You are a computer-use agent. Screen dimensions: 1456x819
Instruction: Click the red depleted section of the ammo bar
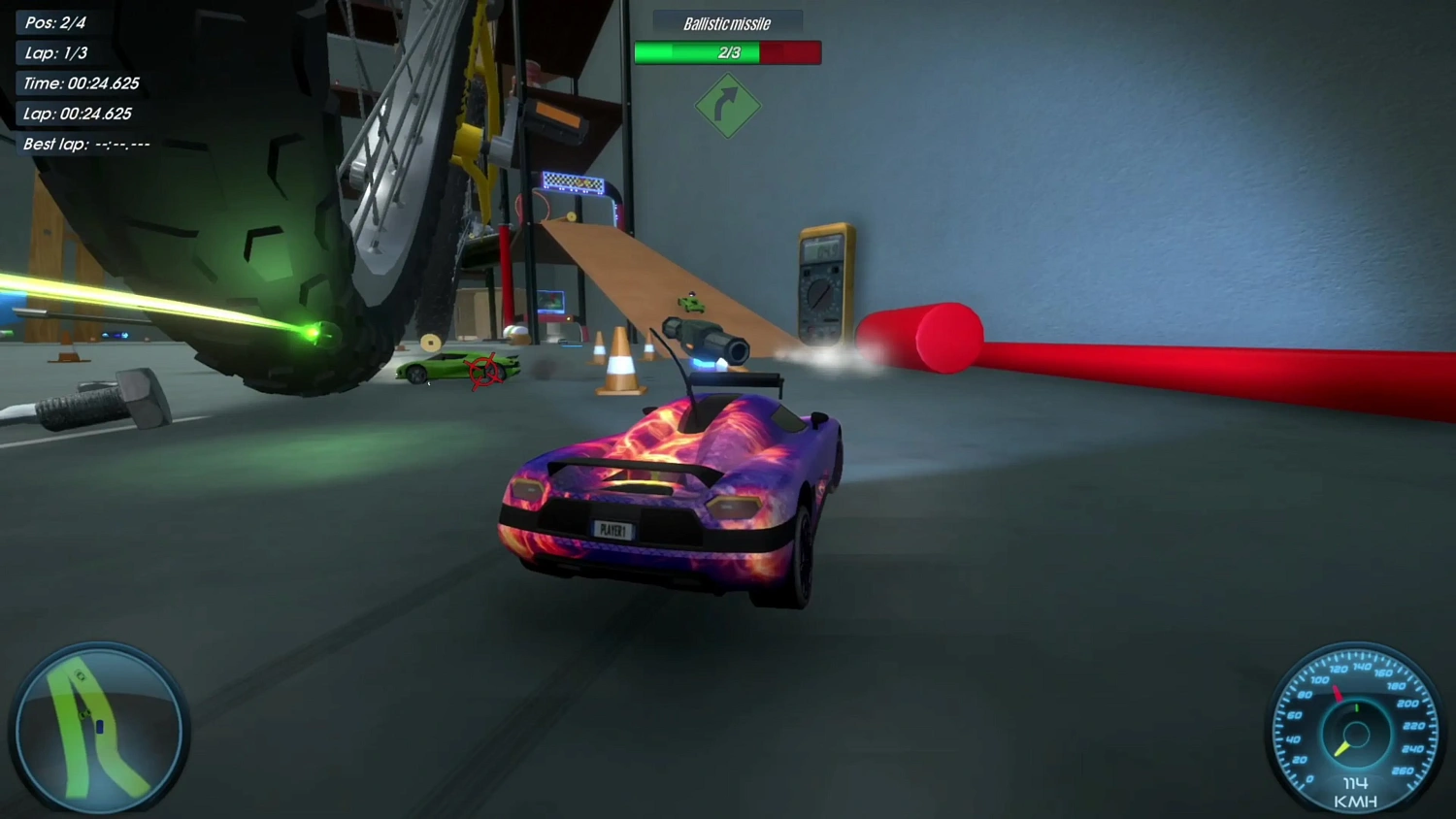[791, 53]
